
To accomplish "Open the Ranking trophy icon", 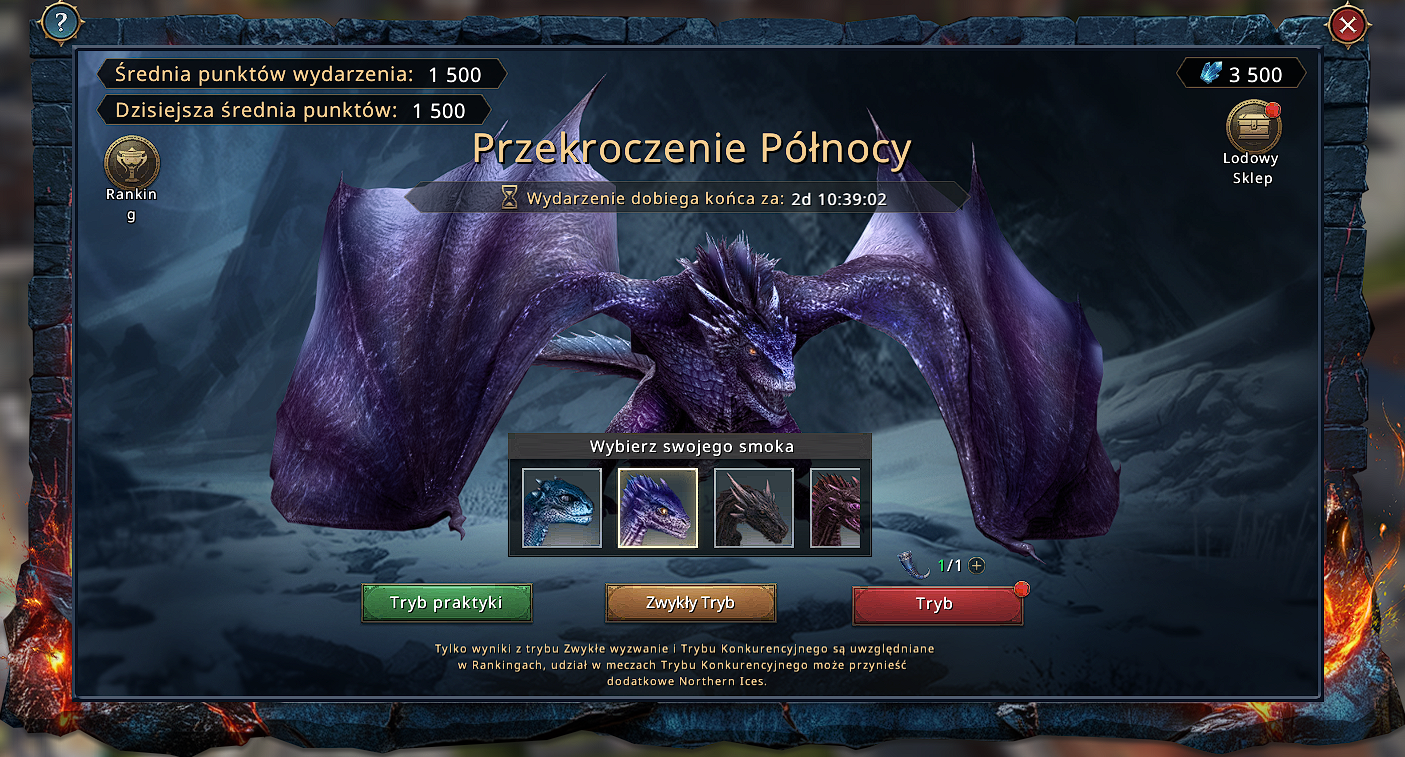I will (131, 163).
